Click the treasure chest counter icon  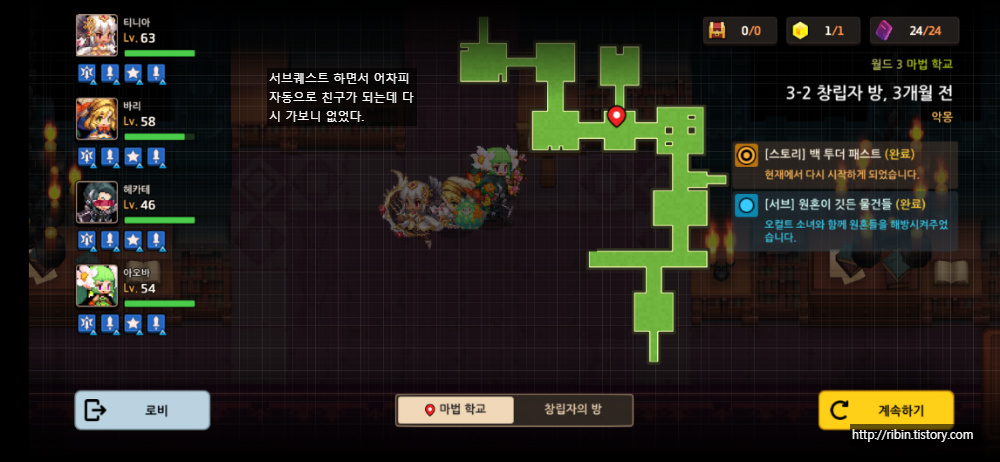coord(717,31)
